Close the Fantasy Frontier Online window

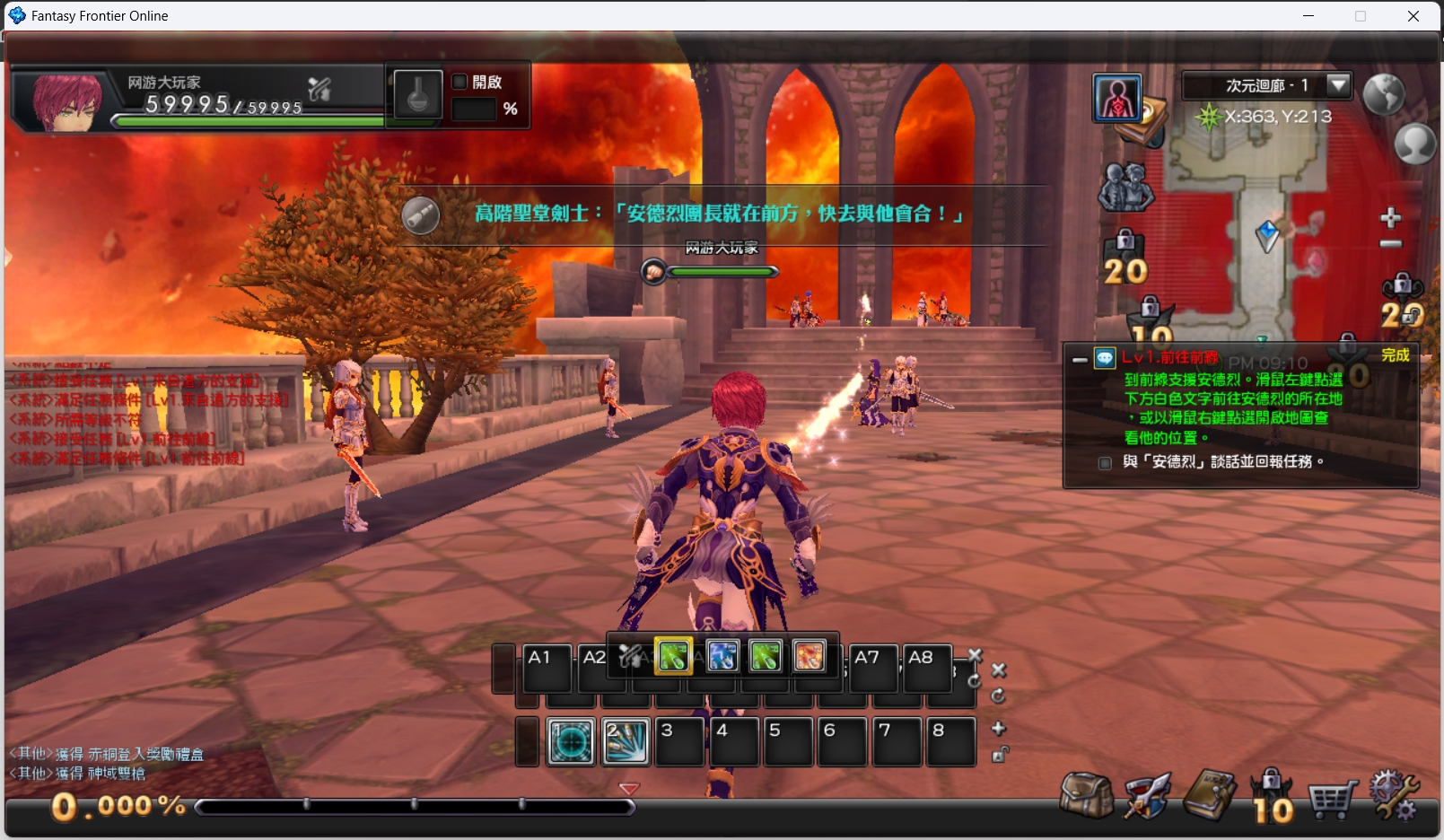click(1413, 16)
